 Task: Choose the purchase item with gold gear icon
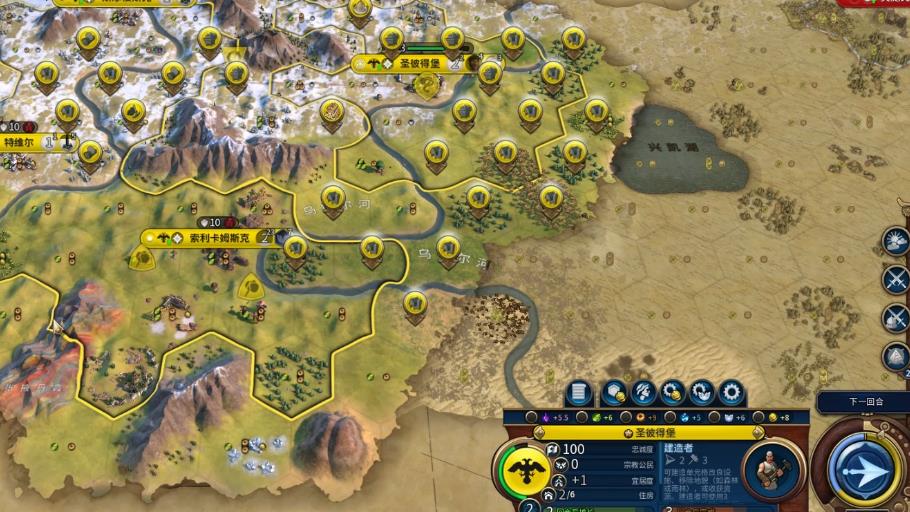(x=673, y=393)
